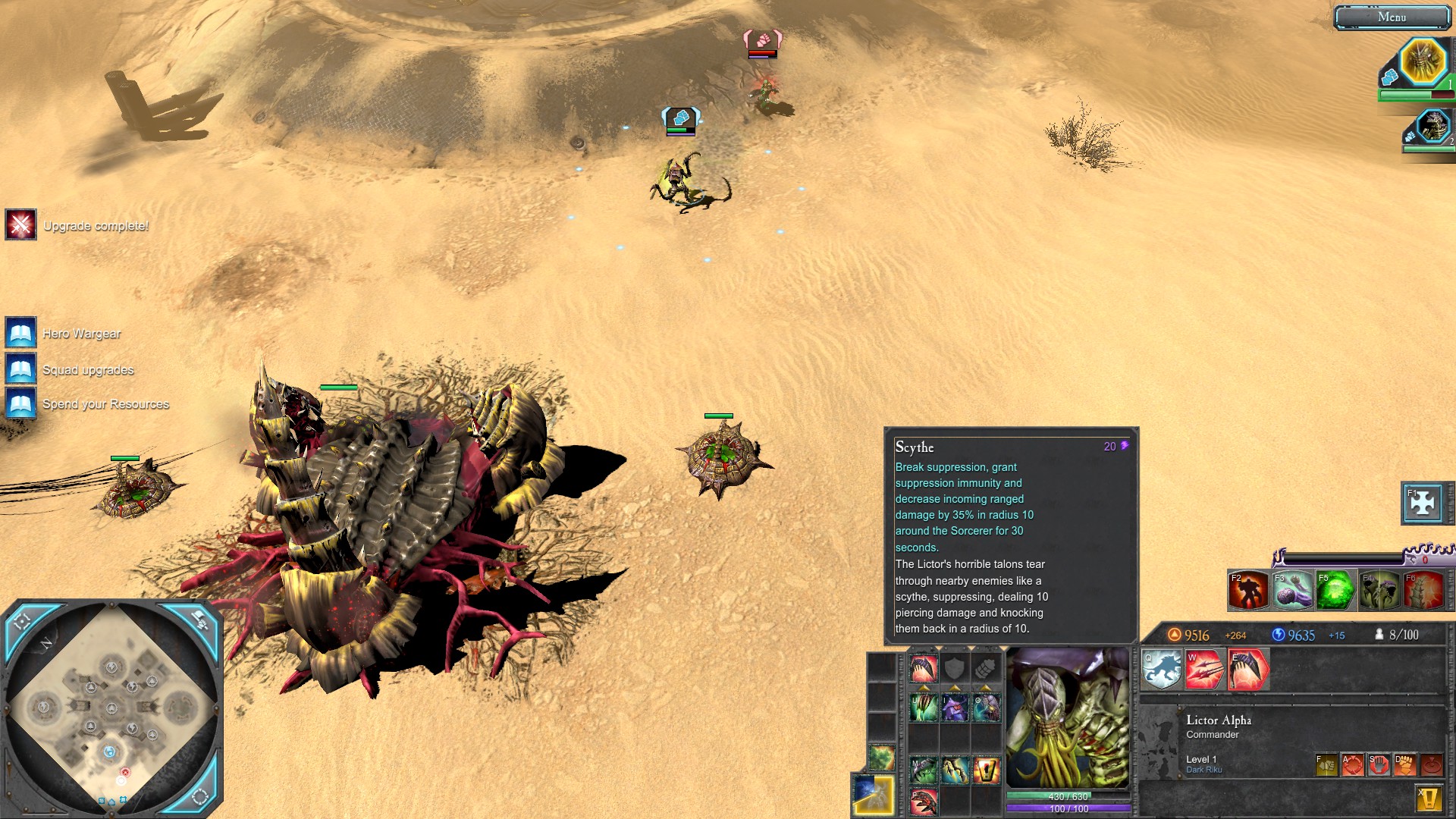Select the Melee orange fist command icon
Screen dimensions: 1456x819
click(x=1404, y=764)
